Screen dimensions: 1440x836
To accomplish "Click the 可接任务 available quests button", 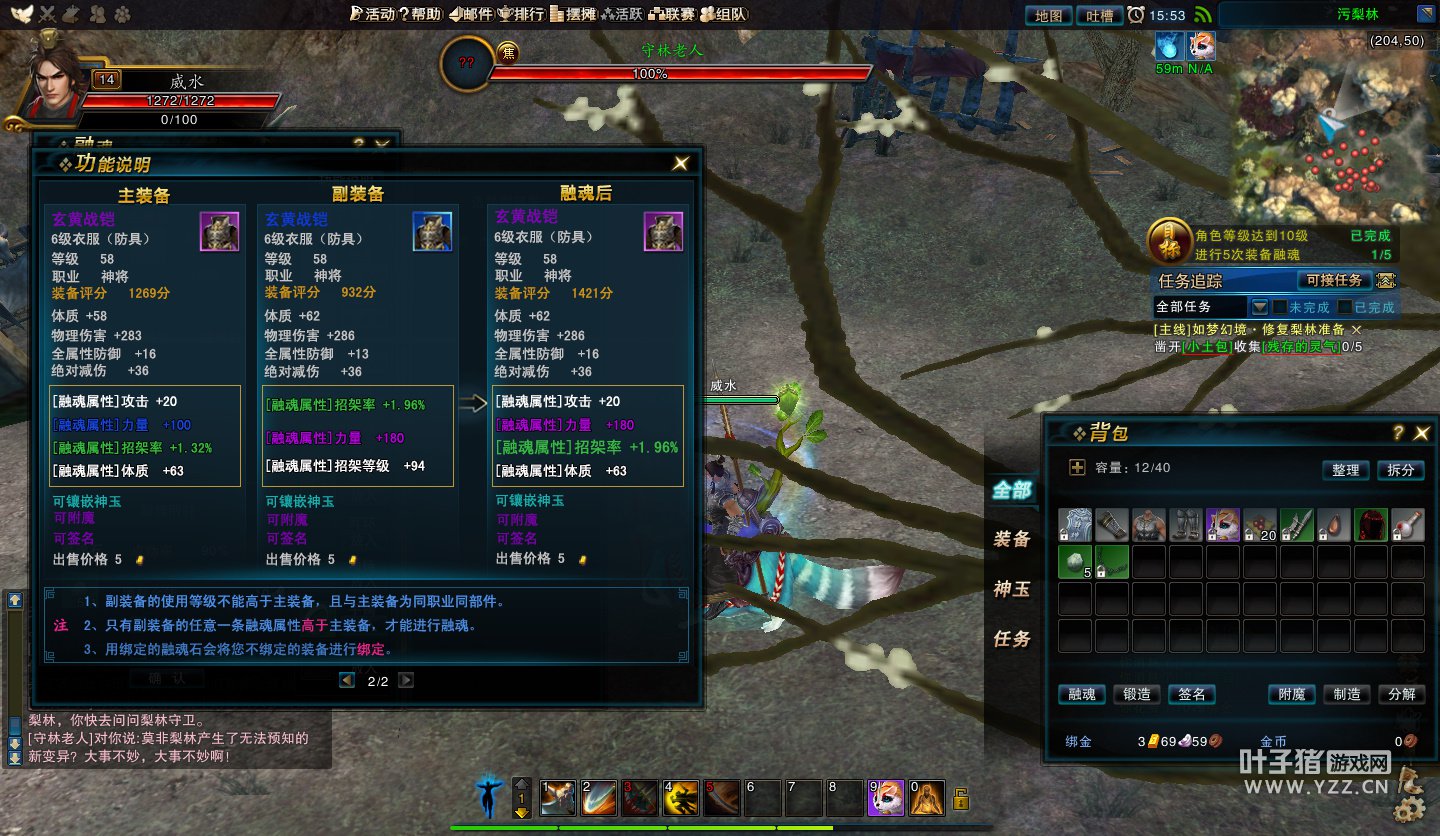I will pyautogui.click(x=1335, y=280).
